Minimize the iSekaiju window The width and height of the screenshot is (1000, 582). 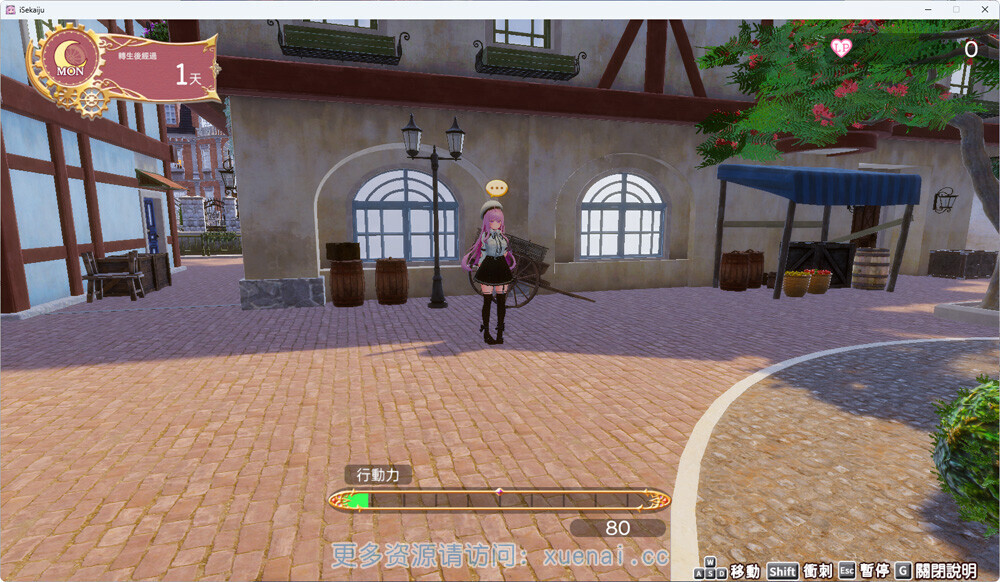[929, 9]
